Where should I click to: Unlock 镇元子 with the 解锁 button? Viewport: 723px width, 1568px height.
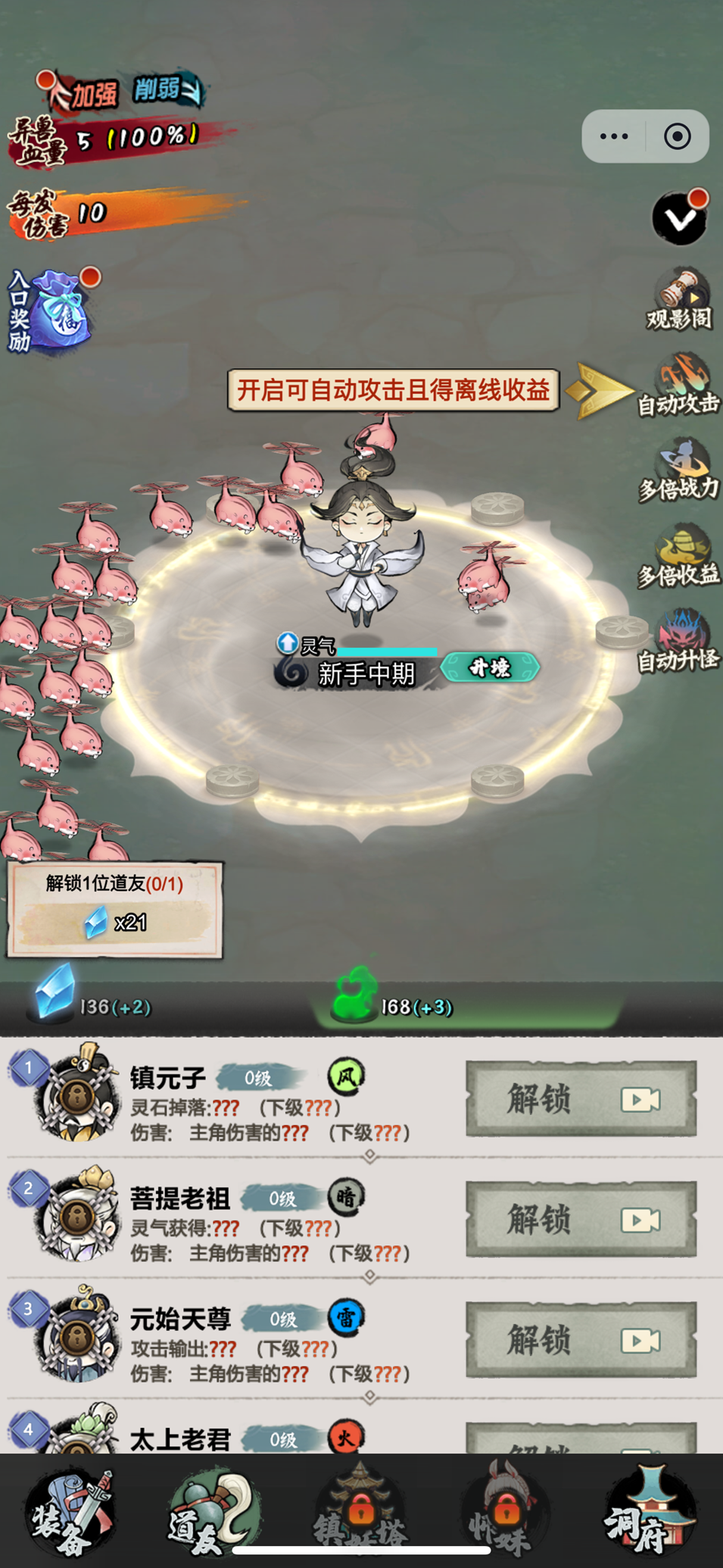point(581,1098)
